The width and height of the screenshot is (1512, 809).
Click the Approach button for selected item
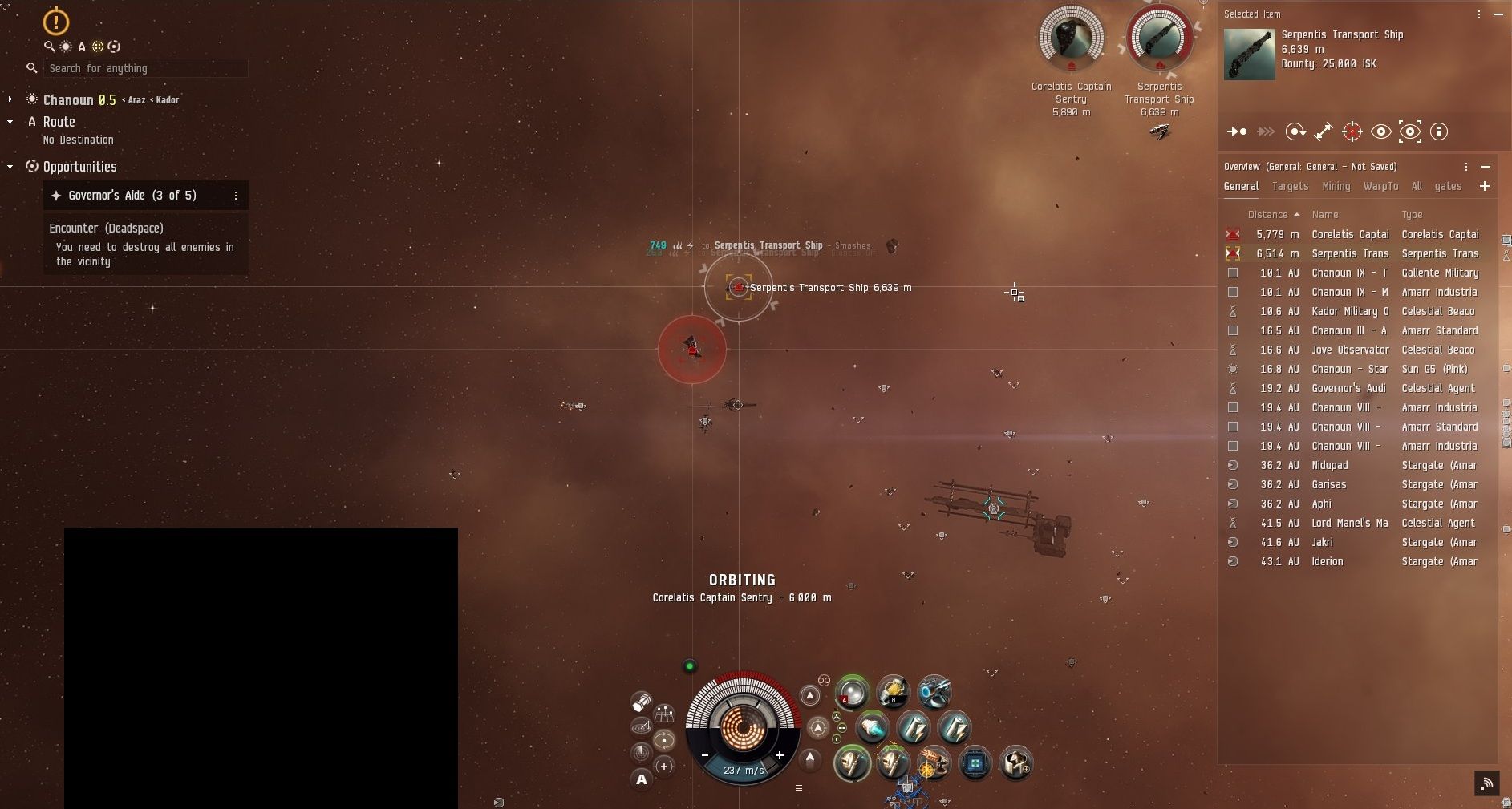tap(1236, 131)
